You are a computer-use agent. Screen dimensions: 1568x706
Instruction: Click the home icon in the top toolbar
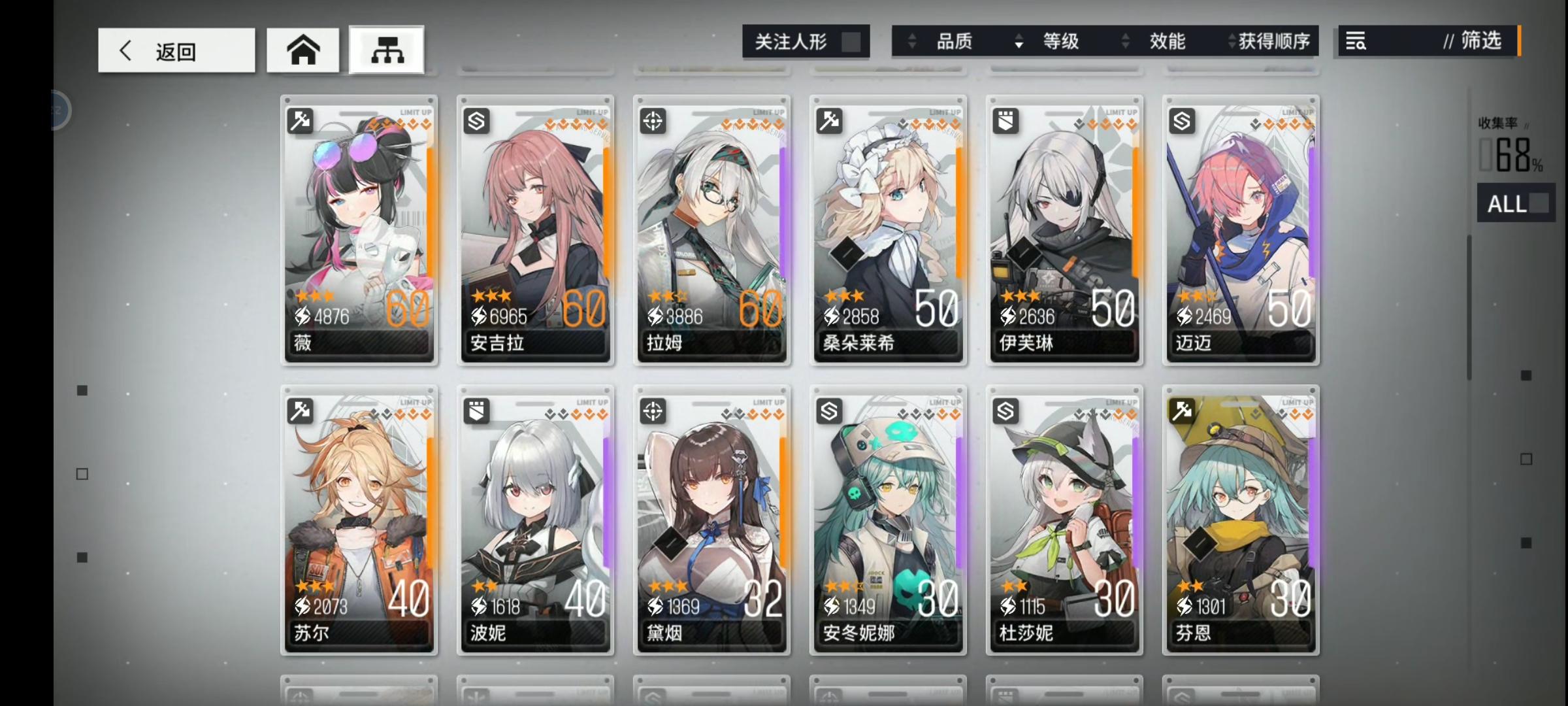coord(302,49)
